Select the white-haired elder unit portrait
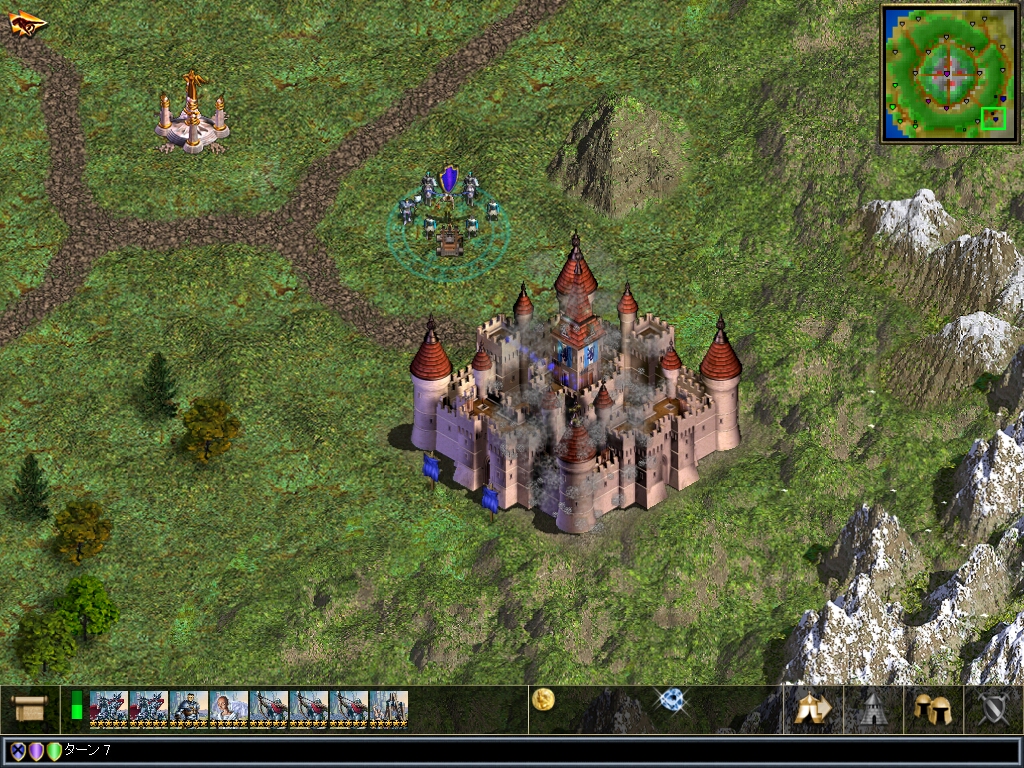 pyautogui.click(x=229, y=708)
